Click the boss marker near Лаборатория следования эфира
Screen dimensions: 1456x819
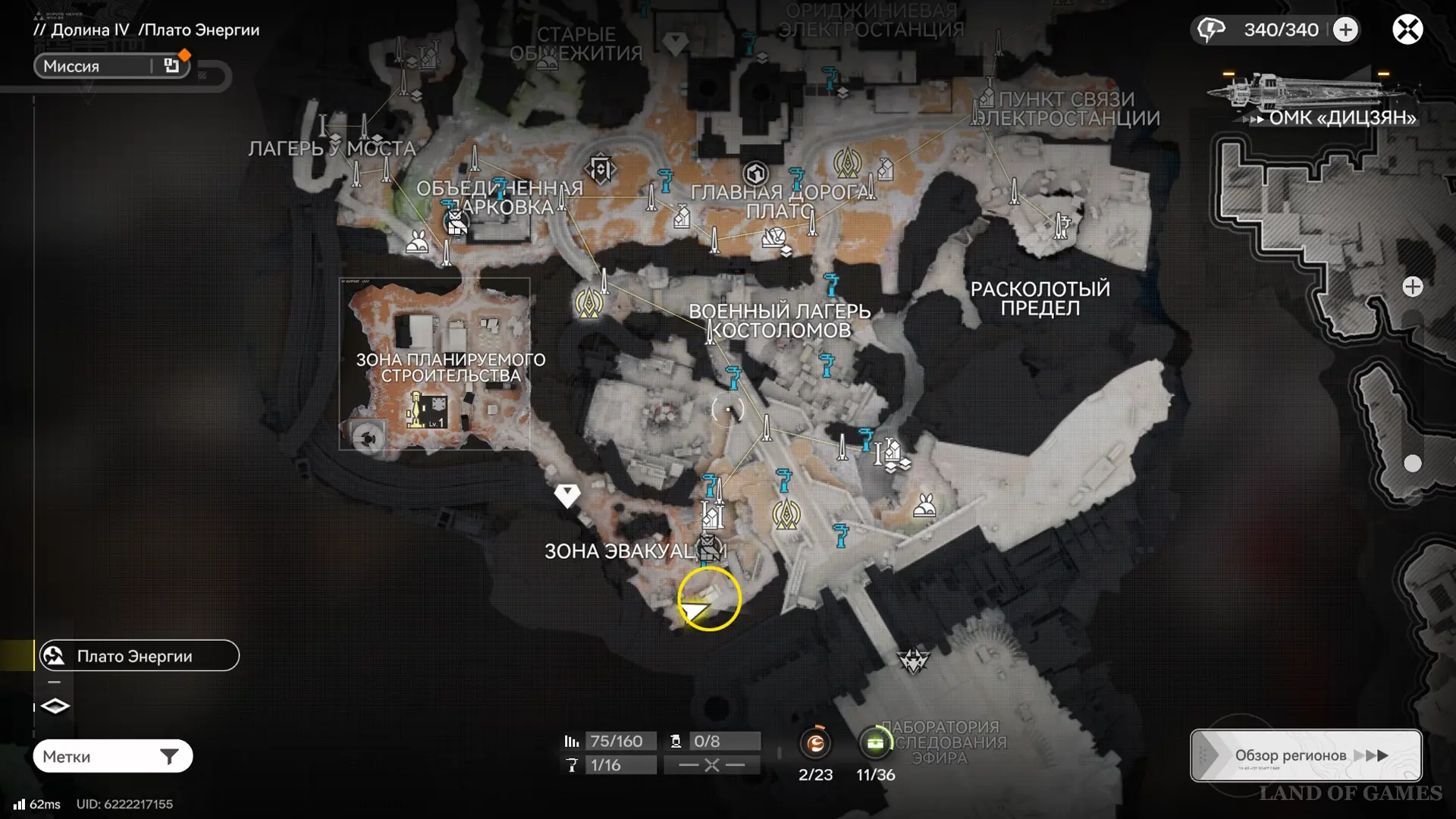913,661
